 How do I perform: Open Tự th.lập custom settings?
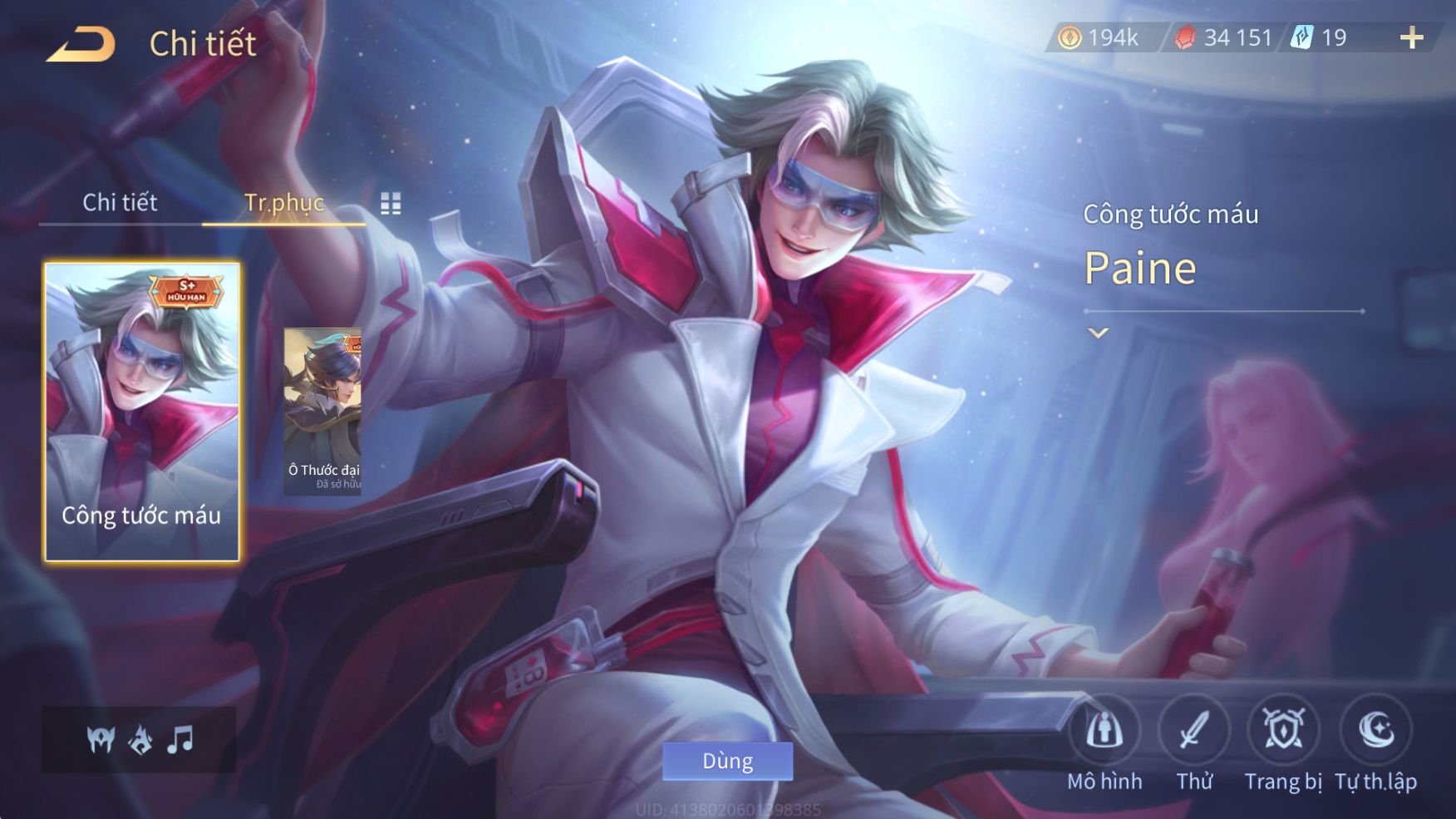[1375, 732]
